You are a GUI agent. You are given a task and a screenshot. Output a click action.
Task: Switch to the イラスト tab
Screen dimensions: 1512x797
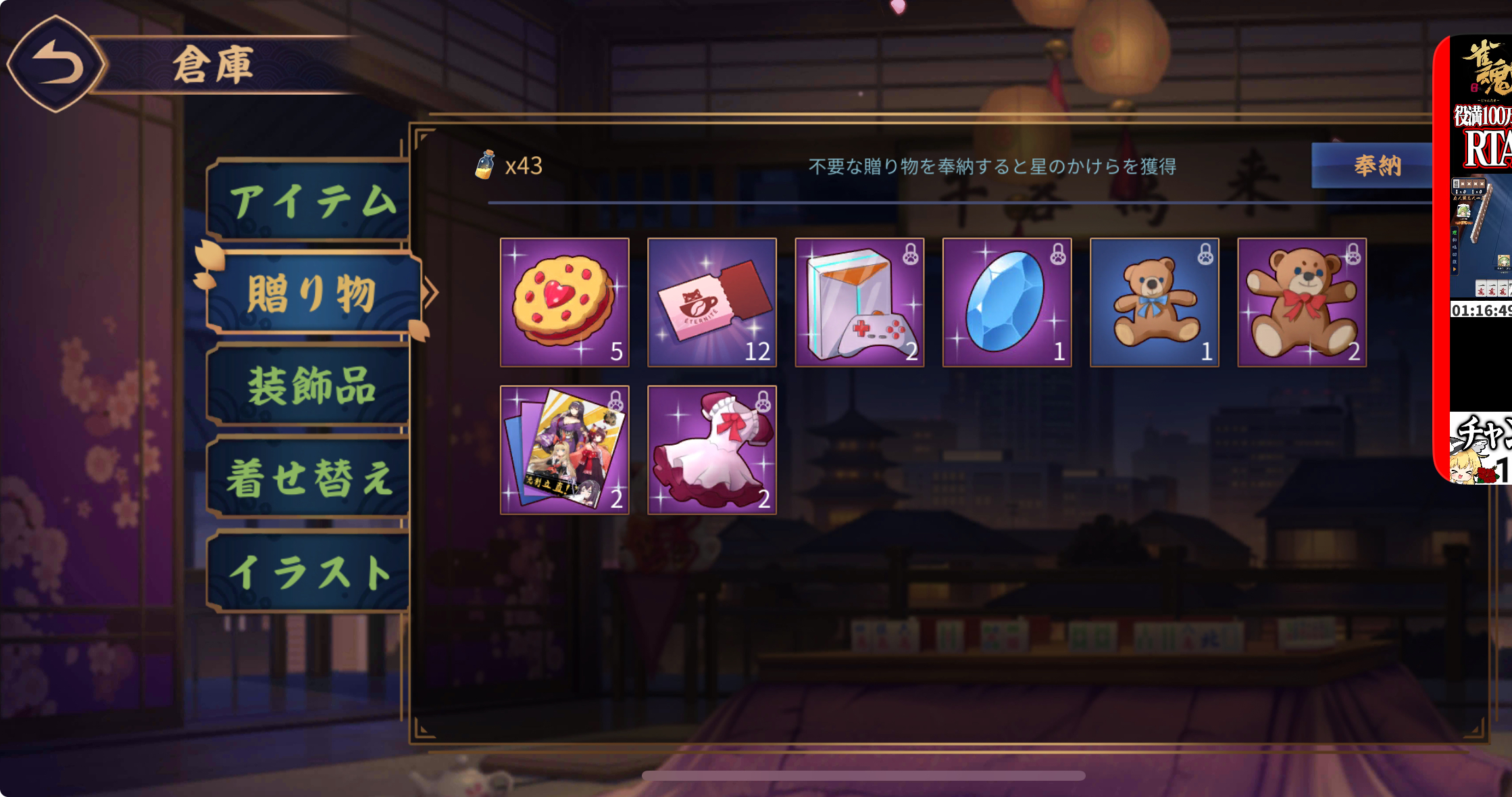(311, 572)
